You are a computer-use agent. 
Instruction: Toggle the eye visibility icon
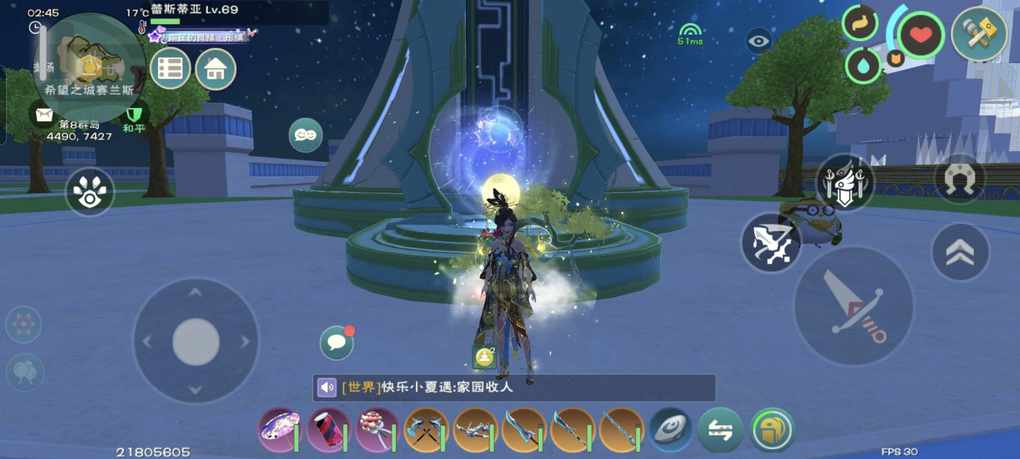759,41
